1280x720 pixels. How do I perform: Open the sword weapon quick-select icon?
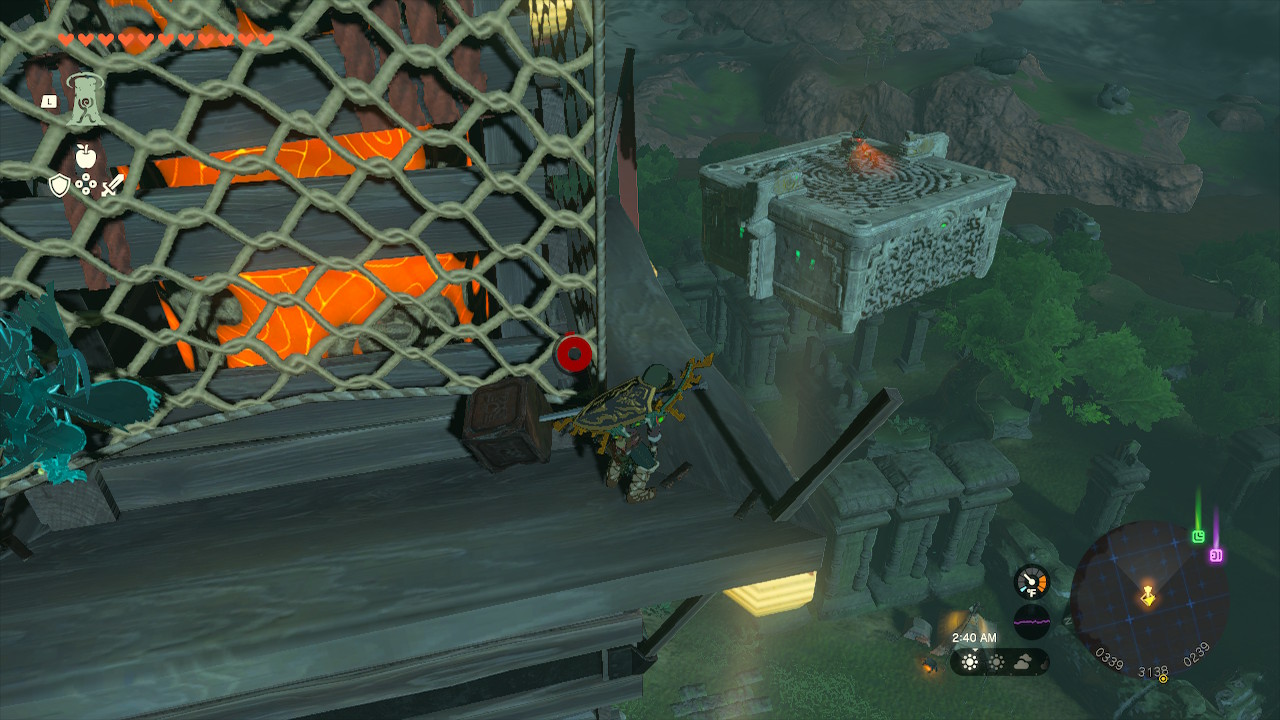[x=112, y=185]
